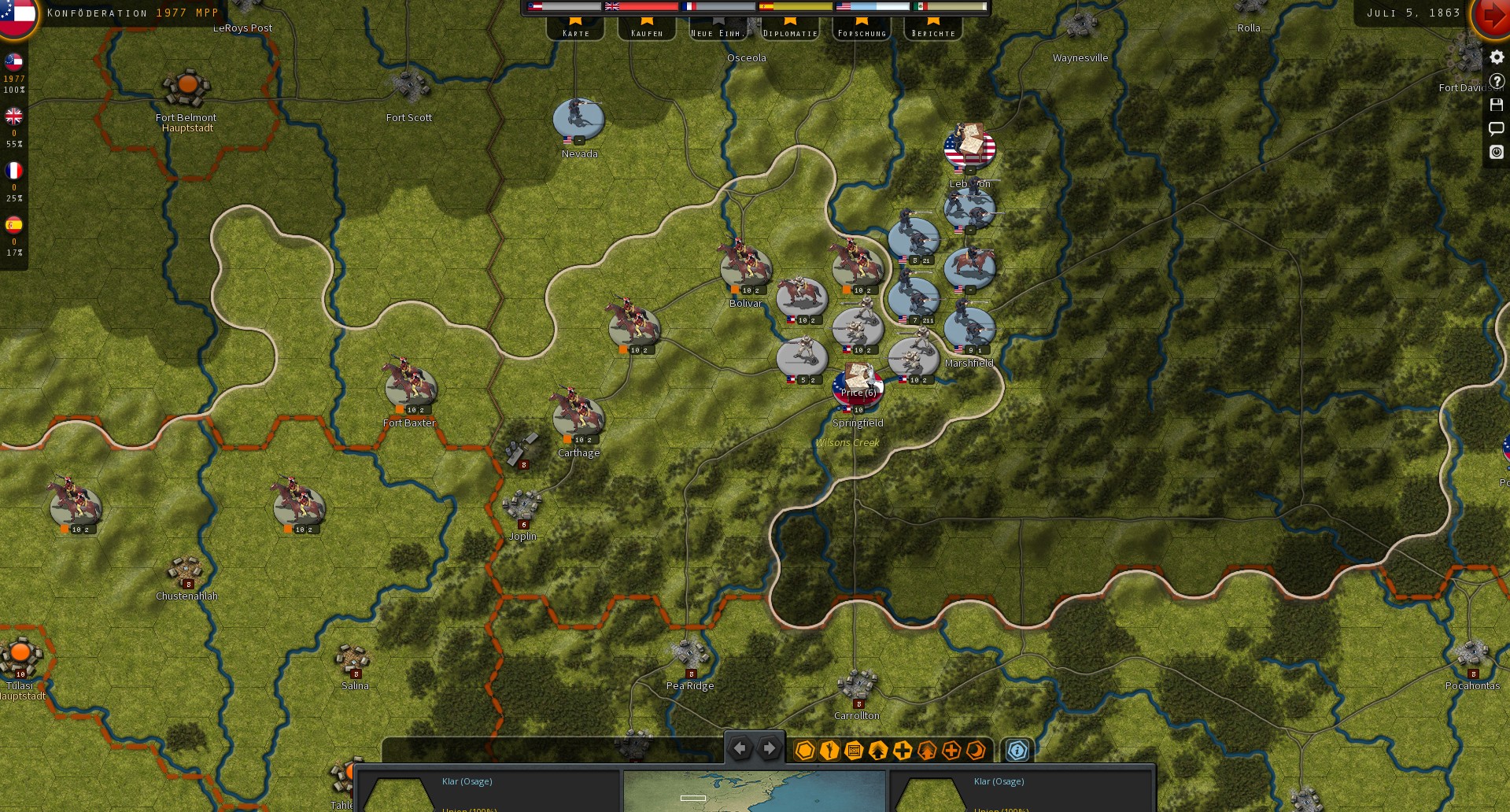Open help via question mark icon
The height and width of the screenshot is (812, 1510).
(x=1496, y=80)
